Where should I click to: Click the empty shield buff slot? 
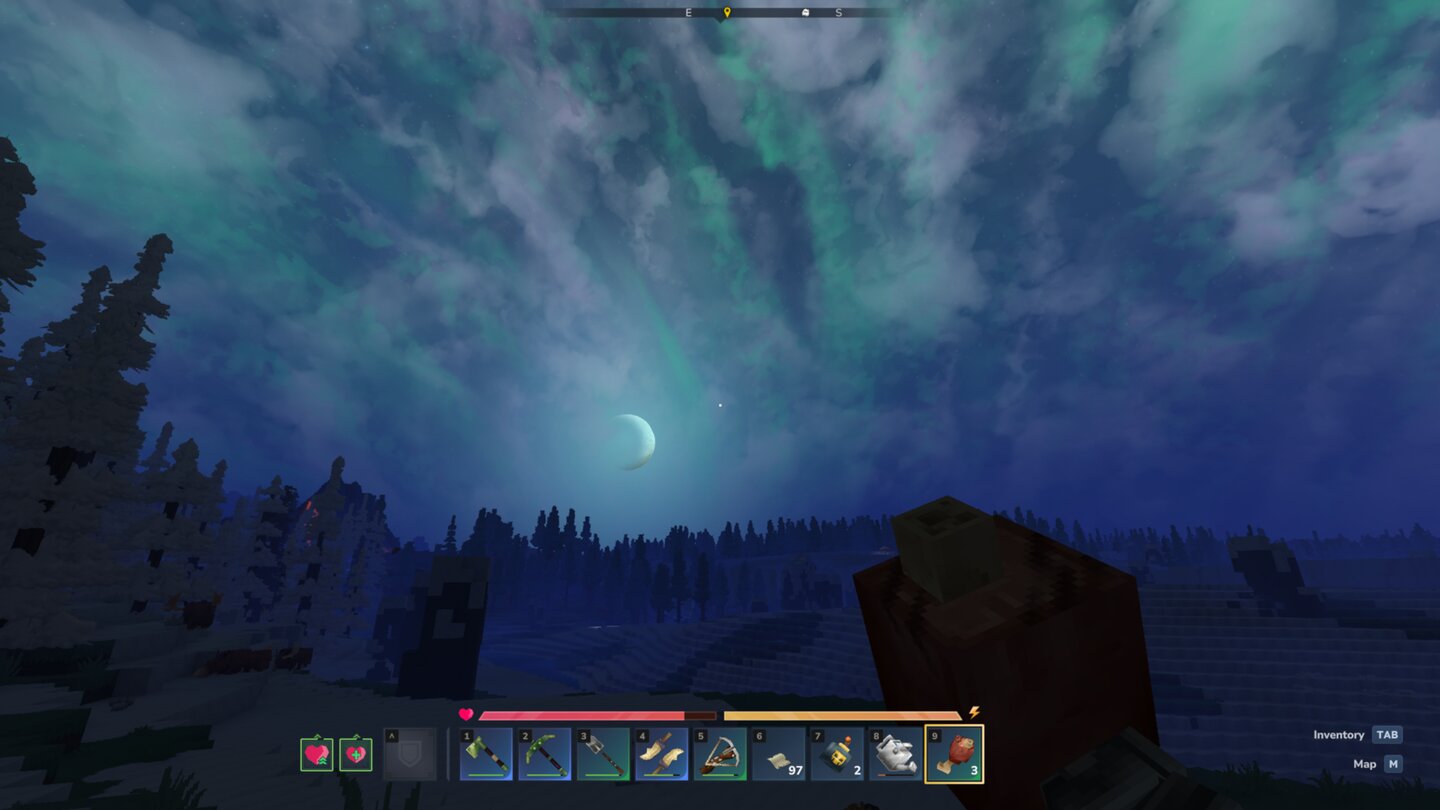pos(411,757)
